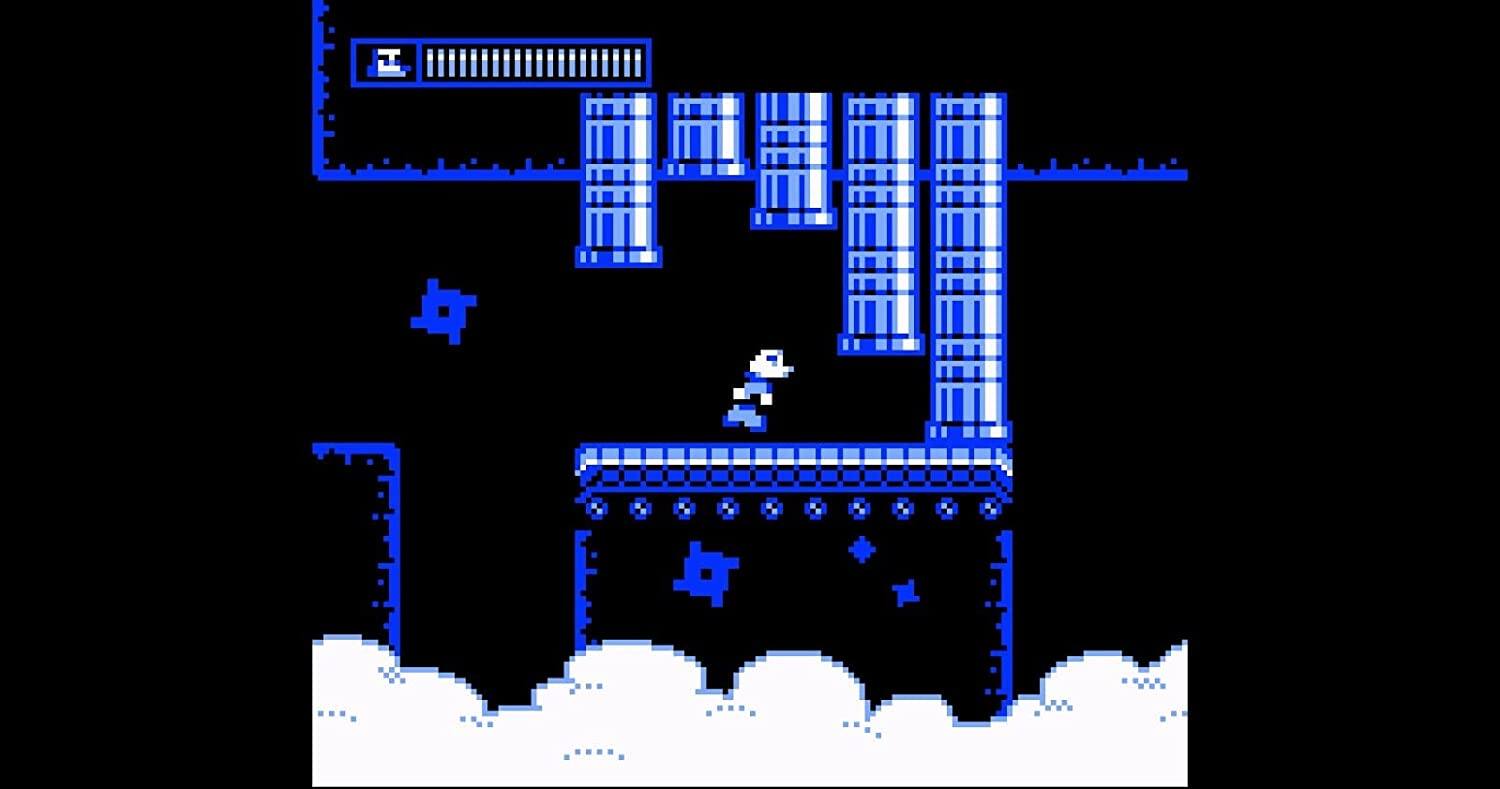Select the diamond pickup below the platform

[860, 551]
